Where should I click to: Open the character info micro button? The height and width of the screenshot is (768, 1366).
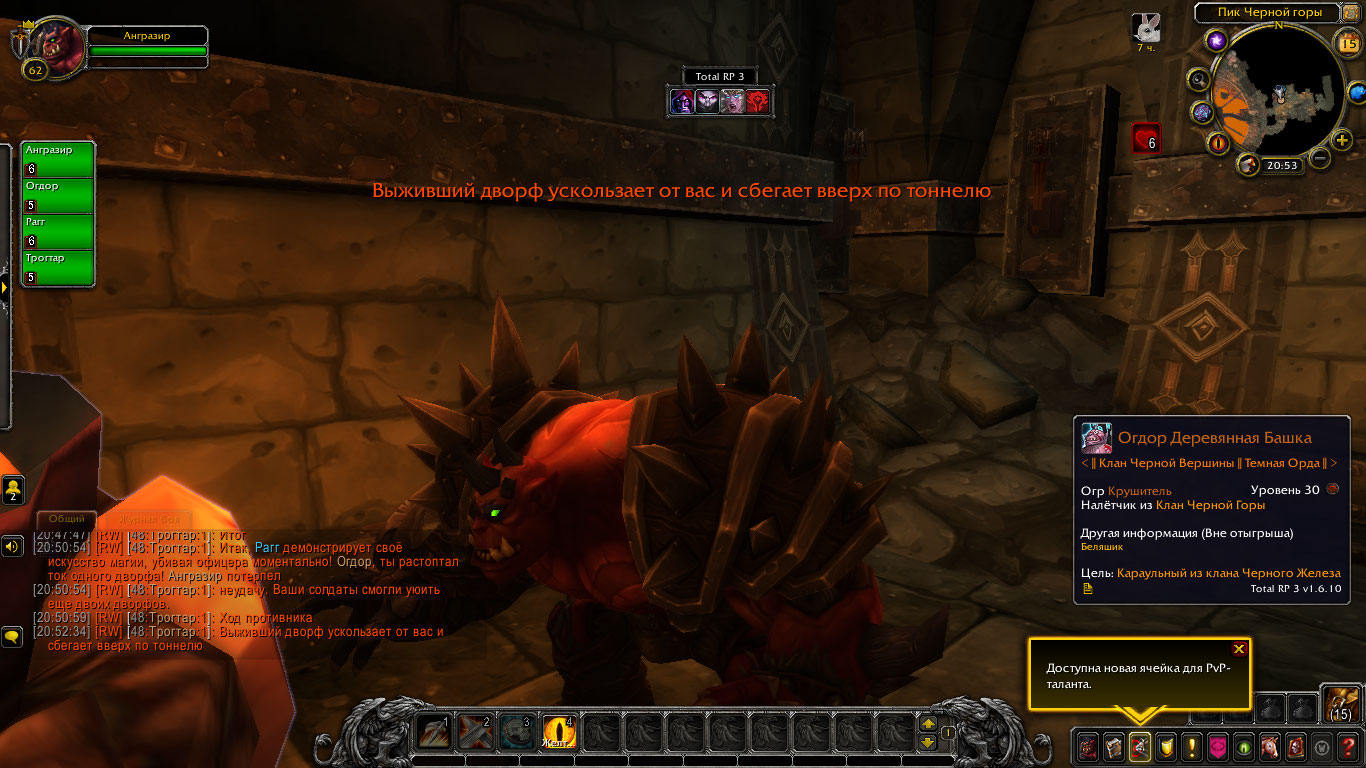(x=1087, y=746)
